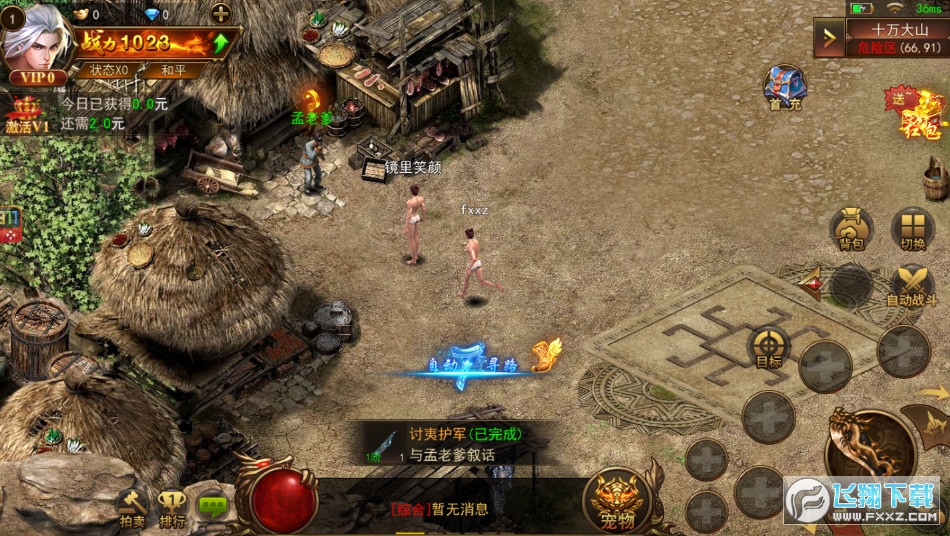Screen dimensions: 950x536
Task: Claim the 送红包 red packet gift
Action: (913, 112)
